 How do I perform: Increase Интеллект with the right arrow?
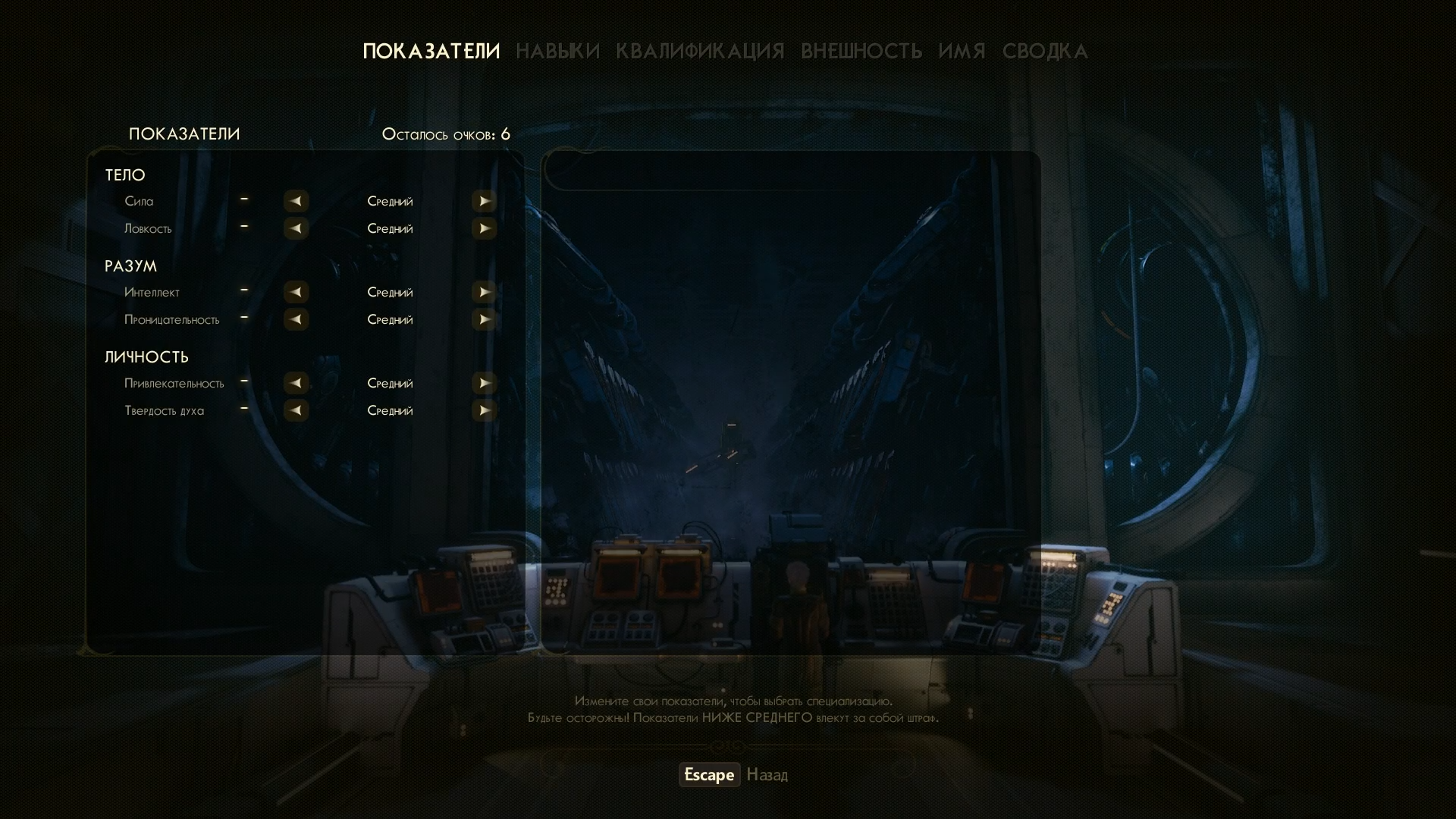tap(484, 292)
